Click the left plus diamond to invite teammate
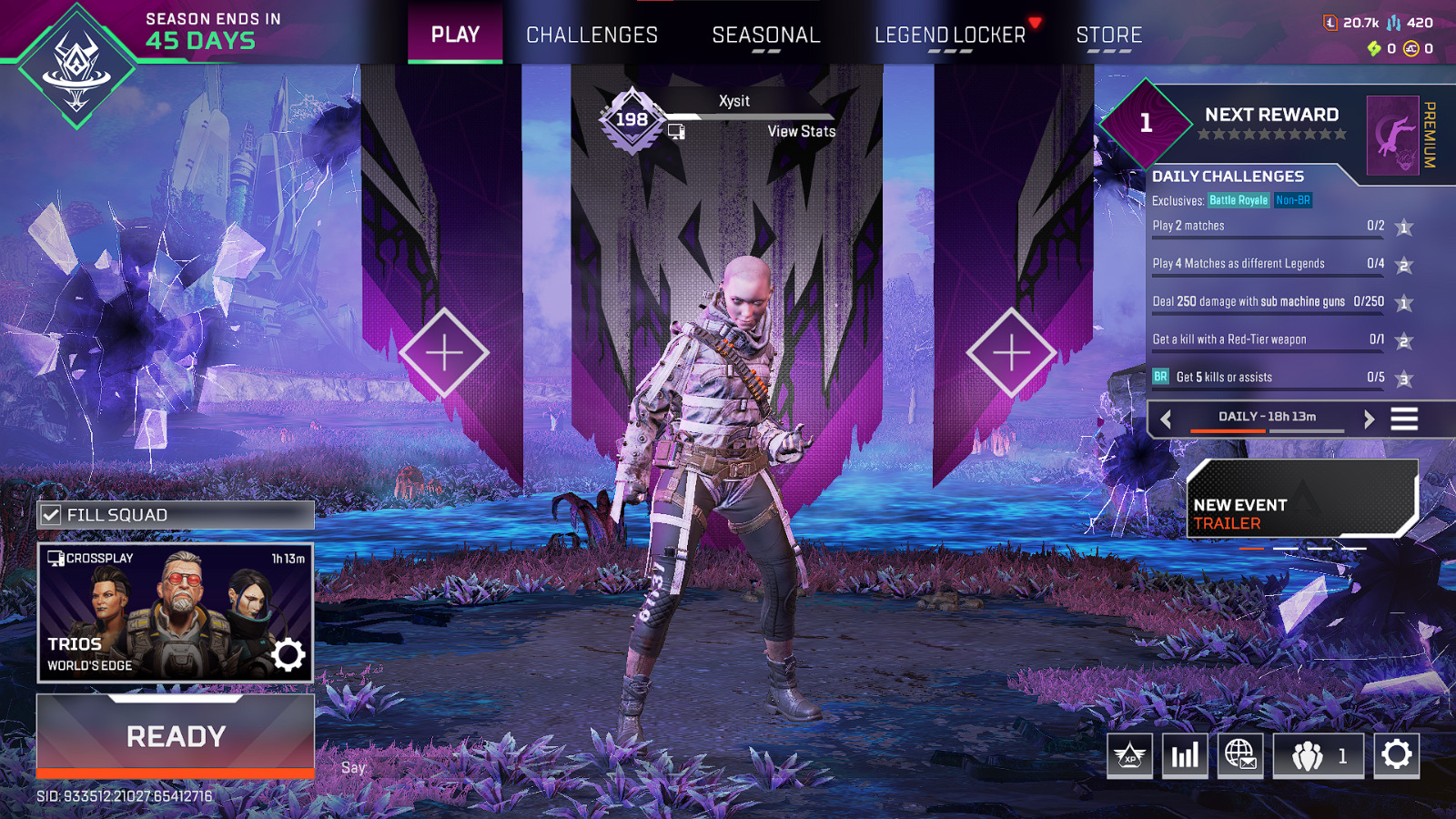Screen dimensions: 1456x819 pos(445,351)
